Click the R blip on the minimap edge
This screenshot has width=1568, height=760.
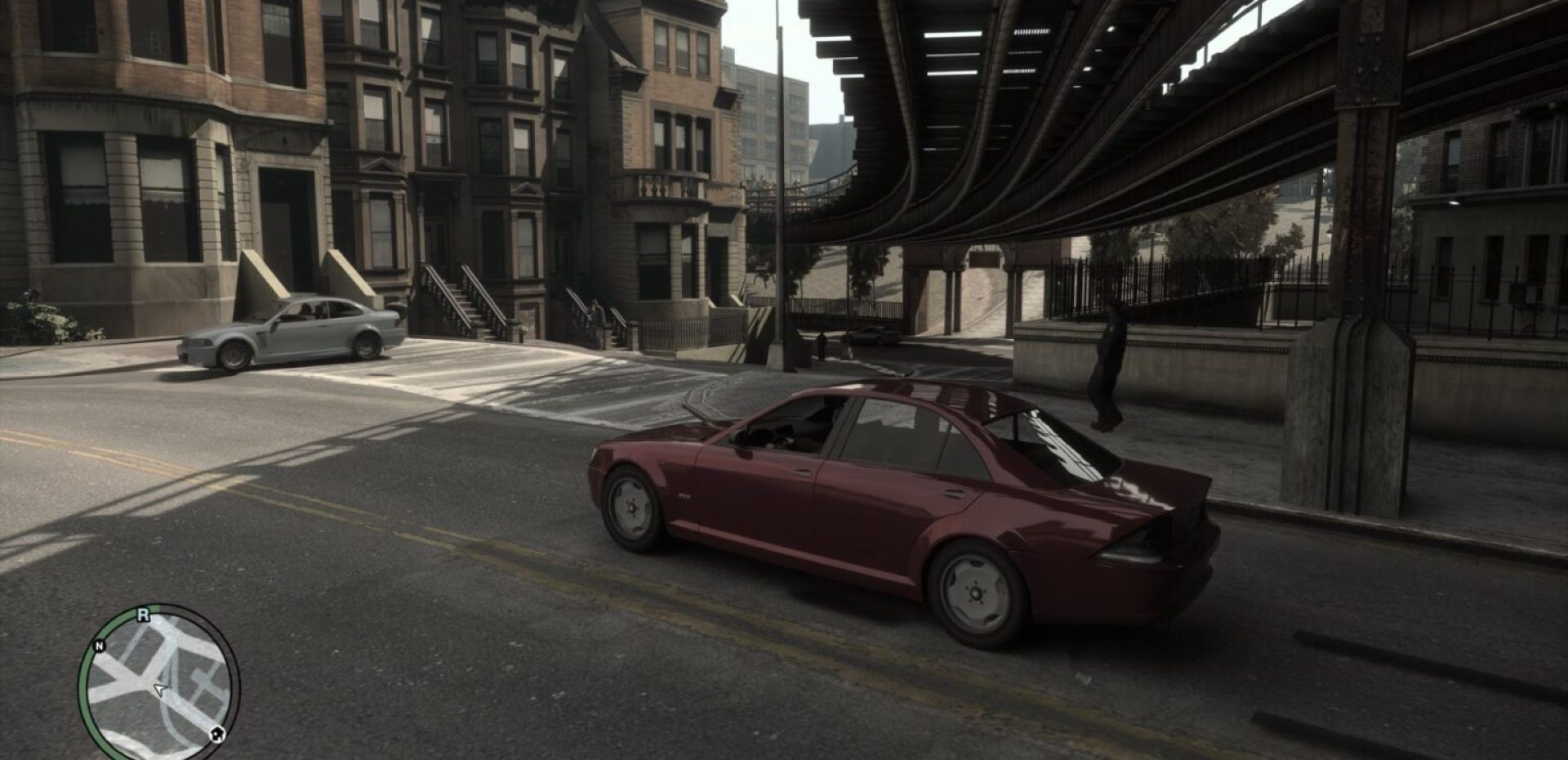[x=143, y=615]
